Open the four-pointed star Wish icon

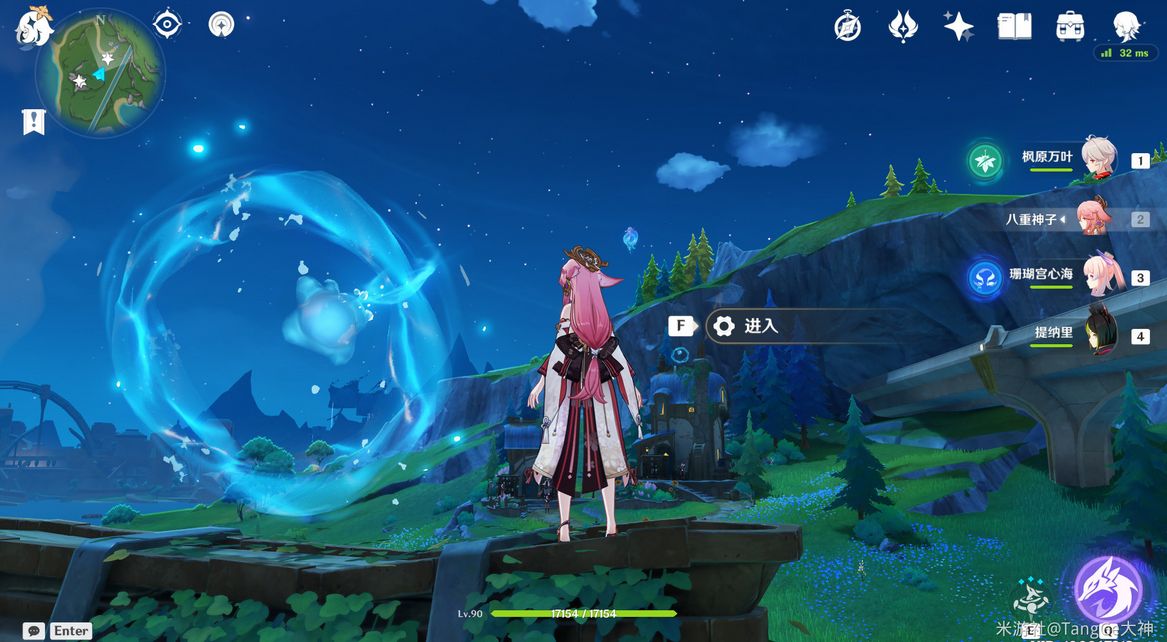point(958,27)
